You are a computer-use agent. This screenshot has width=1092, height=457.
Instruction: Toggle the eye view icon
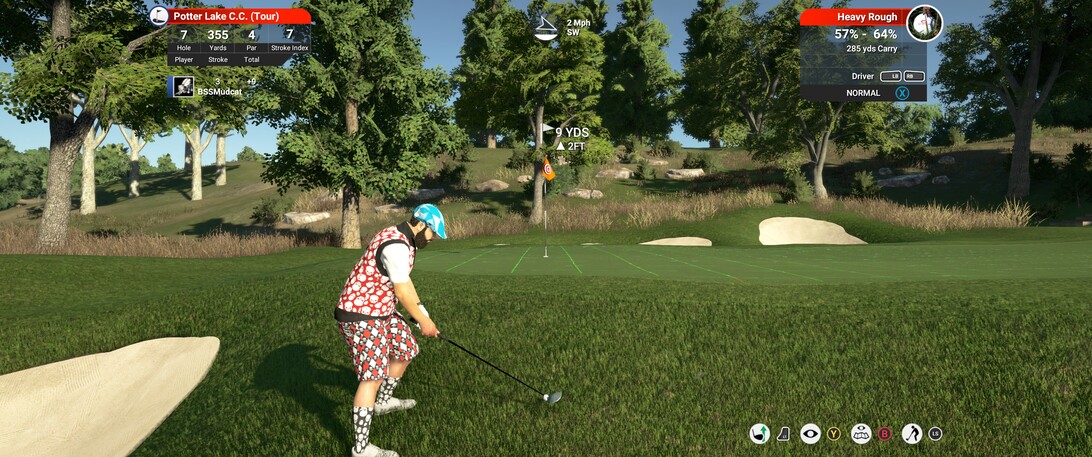click(x=810, y=434)
